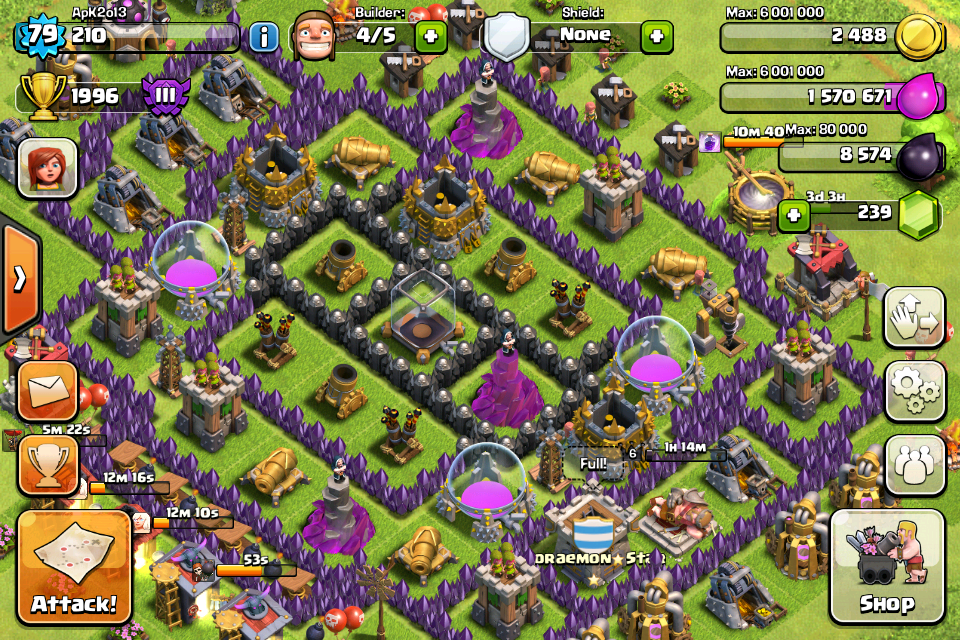
Task: Open the settings gears button
Action: coord(915,391)
